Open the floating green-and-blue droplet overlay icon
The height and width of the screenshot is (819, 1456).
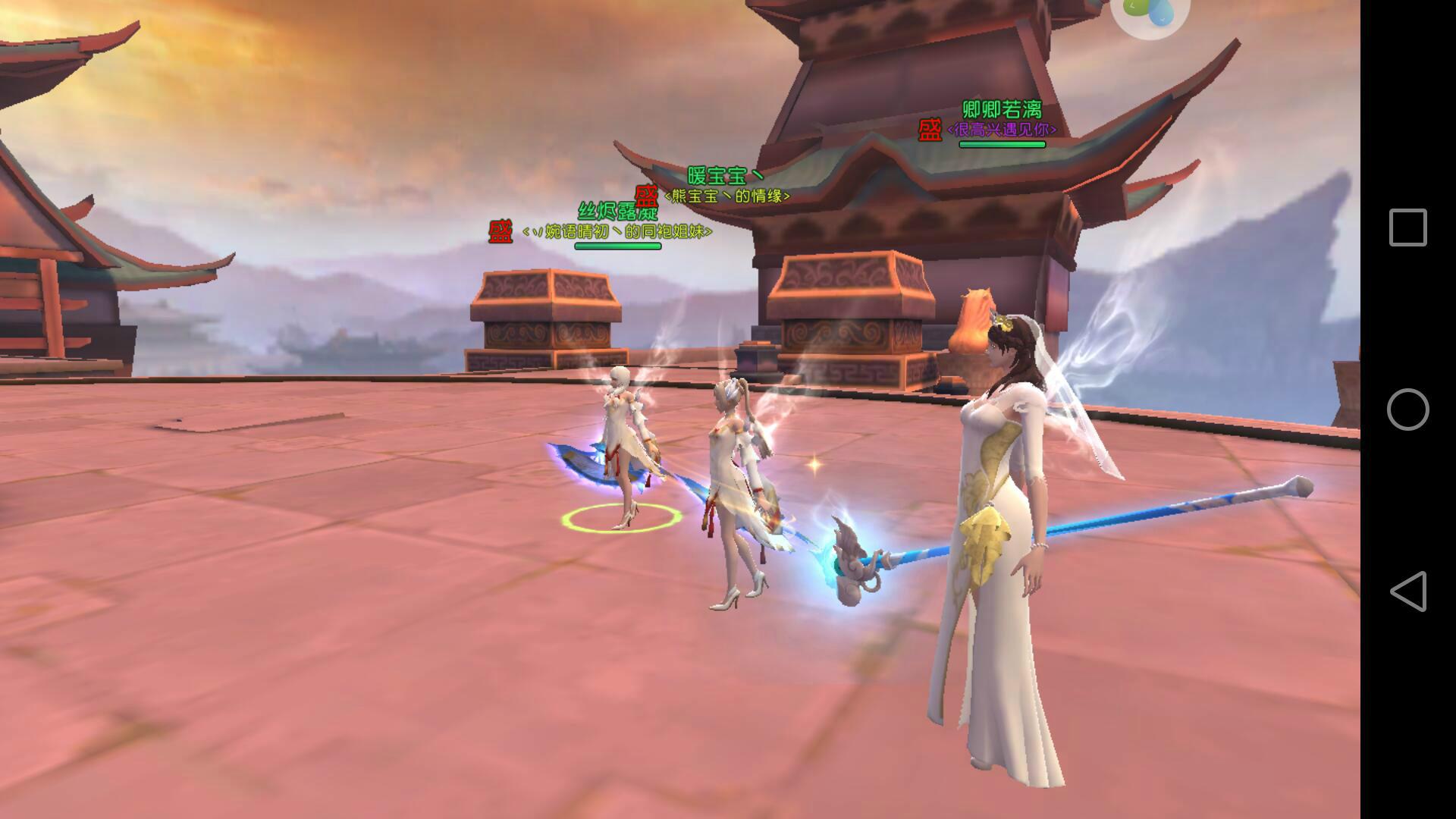[1150, 11]
